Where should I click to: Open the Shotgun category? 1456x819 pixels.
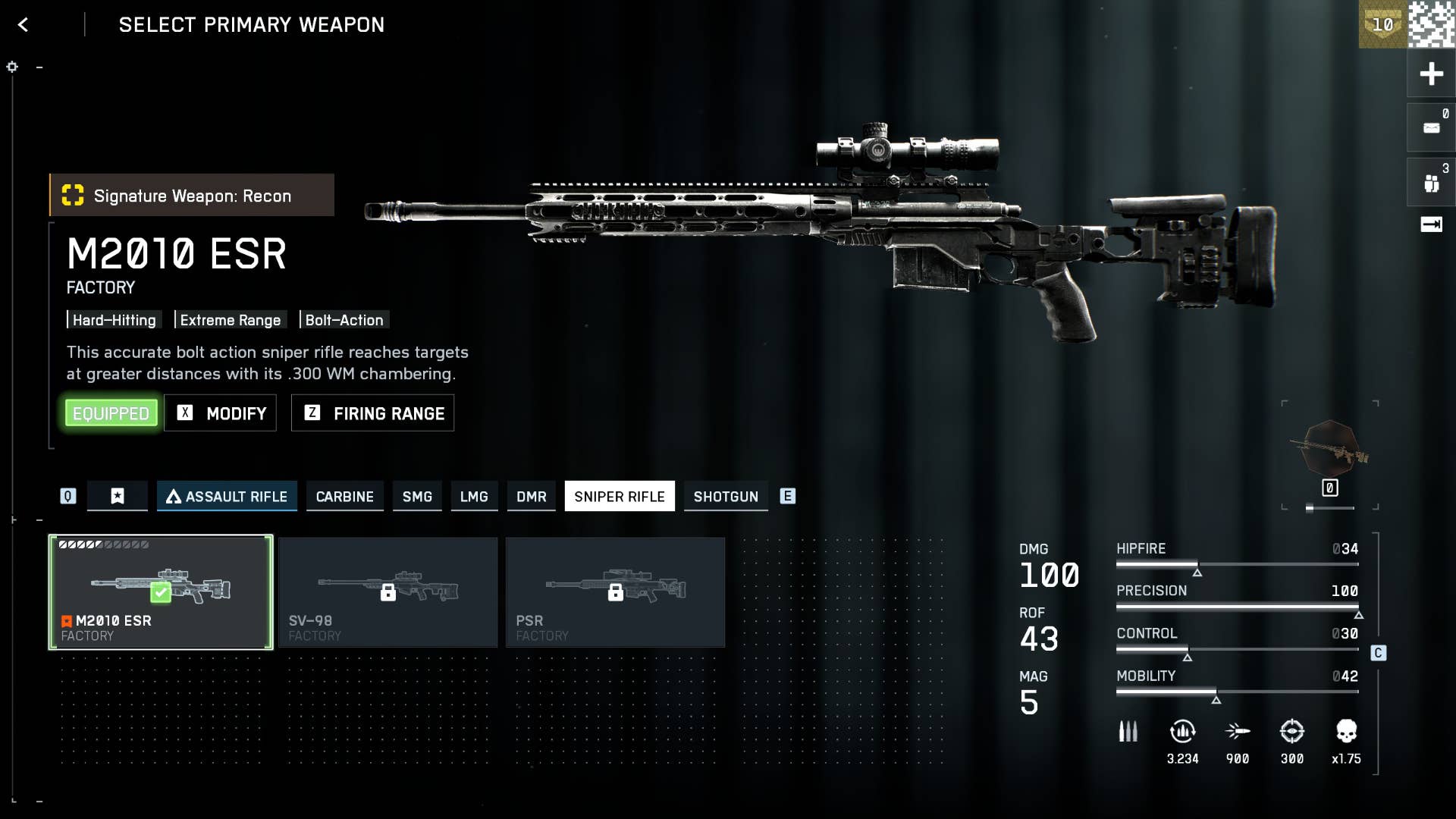[x=726, y=497]
